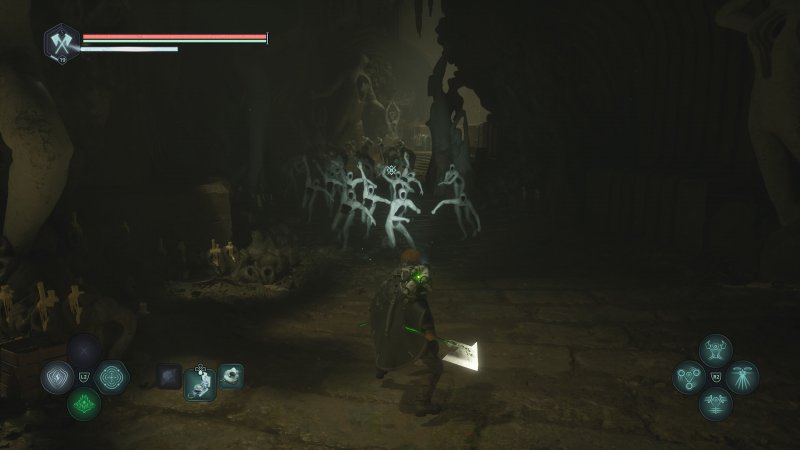The width and height of the screenshot is (800, 450).
Task: Cast the downward light beams ability
Action: pos(742,377)
